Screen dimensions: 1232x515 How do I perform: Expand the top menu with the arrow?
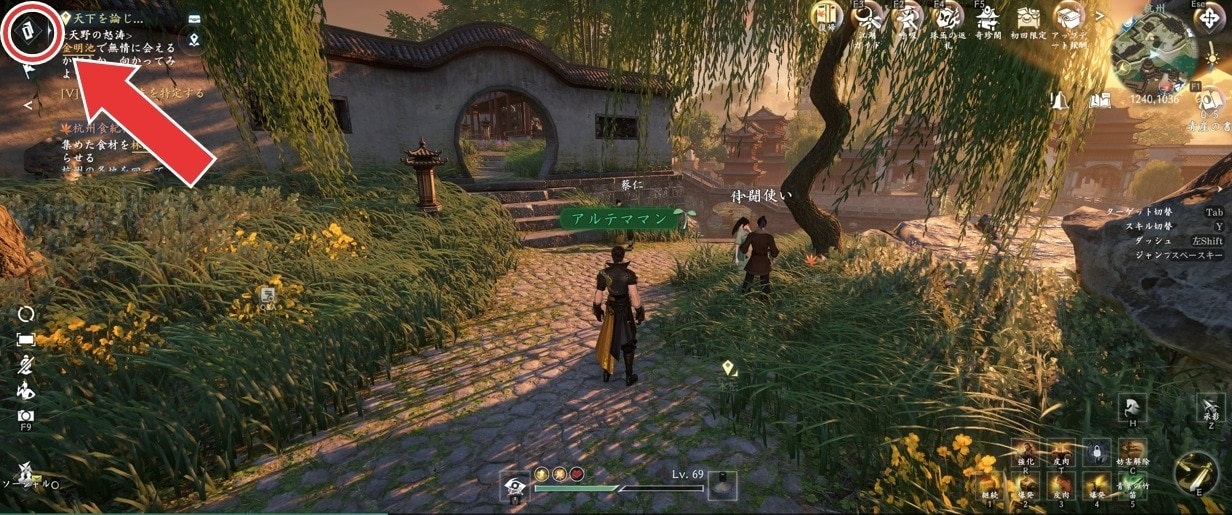pyautogui.click(x=1101, y=16)
